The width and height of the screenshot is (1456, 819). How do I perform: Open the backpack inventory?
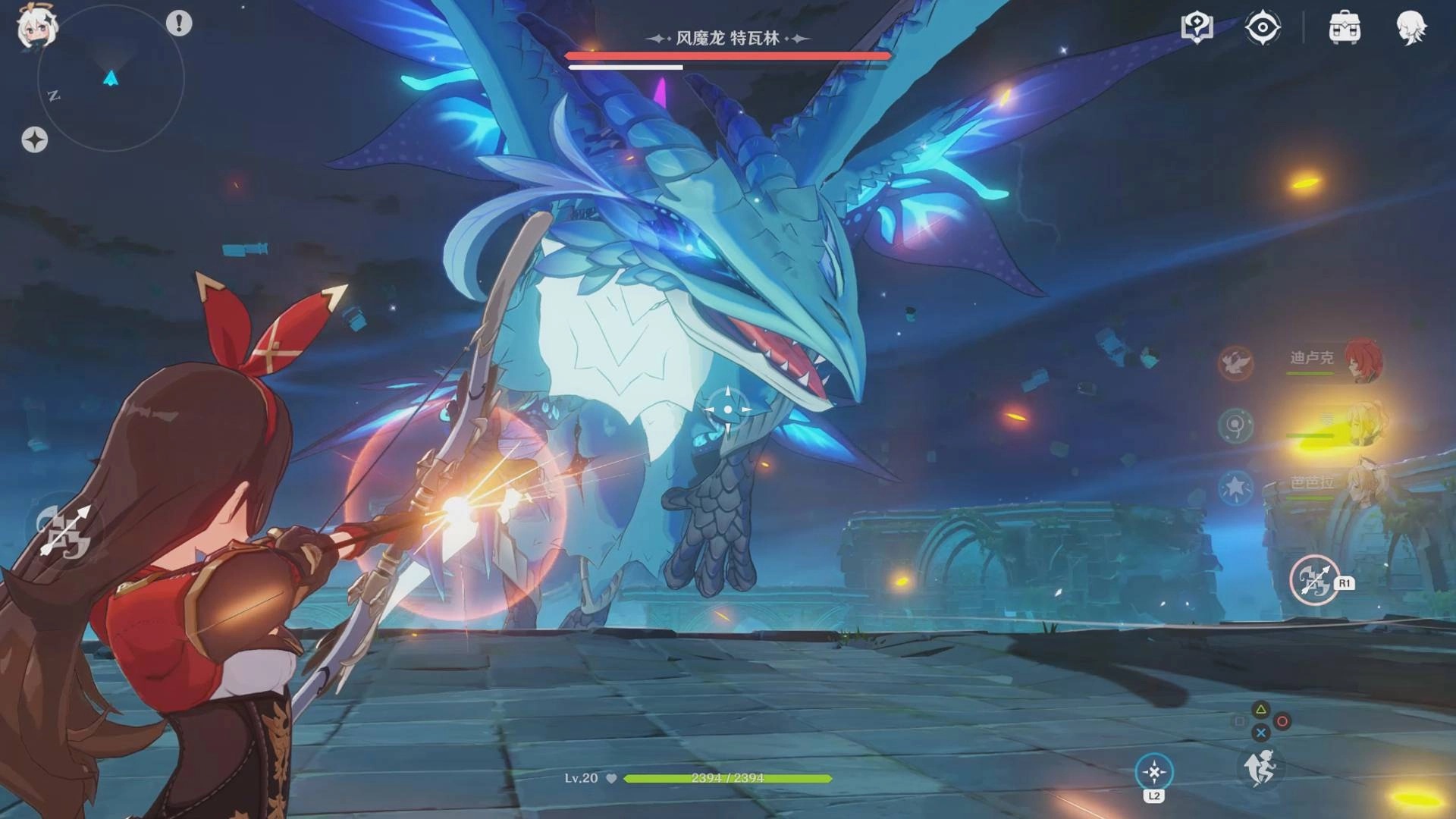pyautogui.click(x=1347, y=29)
